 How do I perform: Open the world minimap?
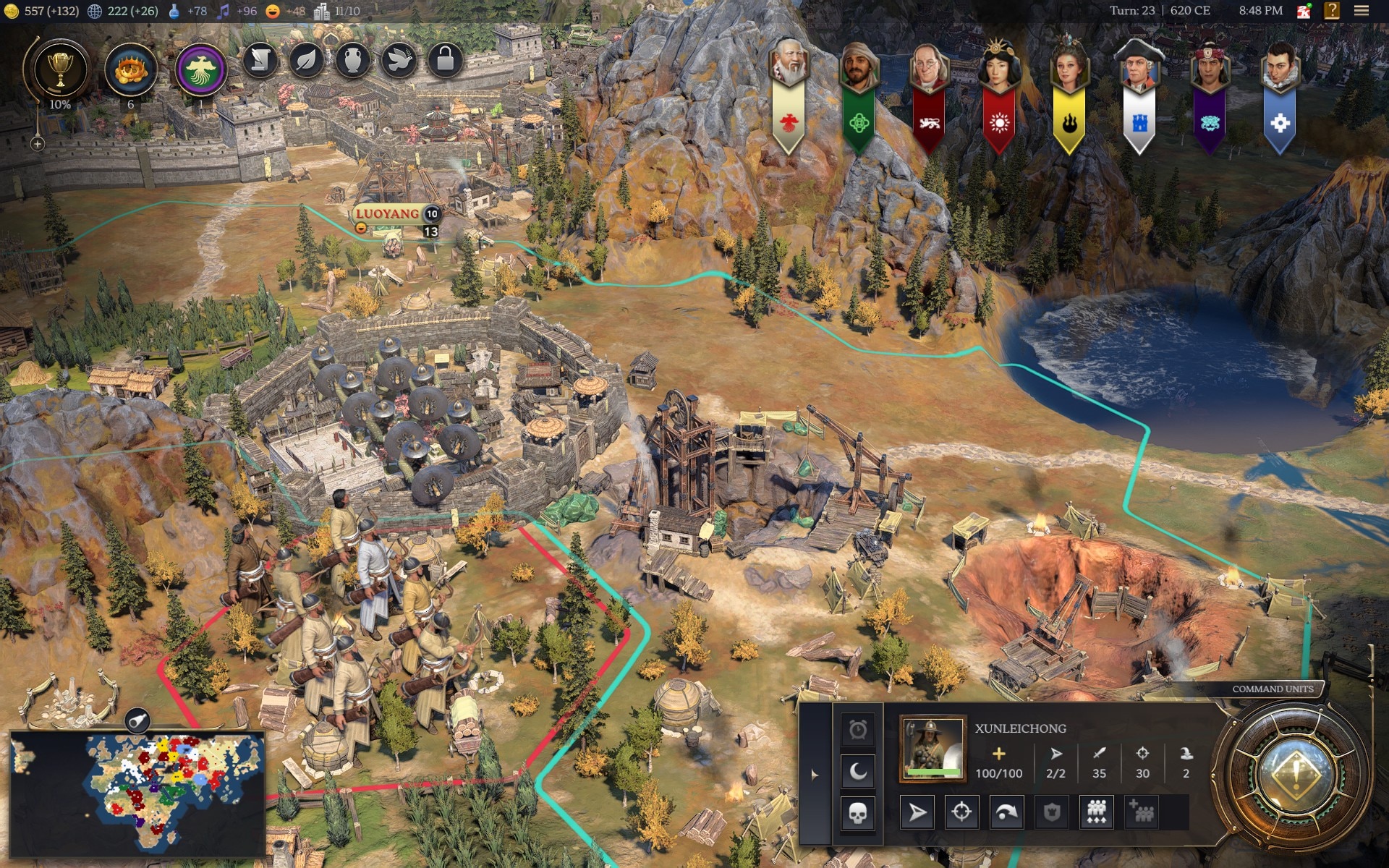(x=137, y=792)
